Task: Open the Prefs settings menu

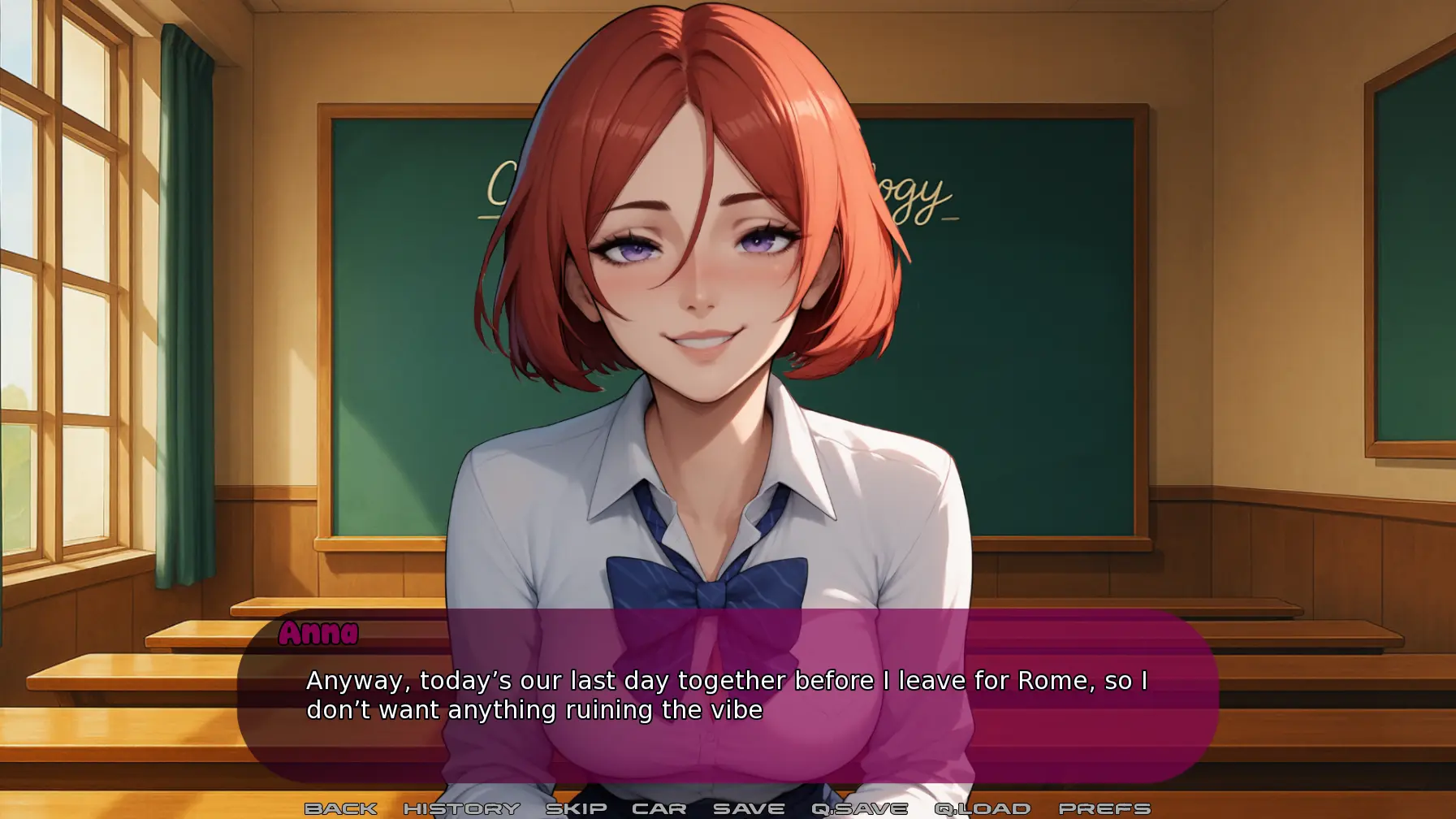Action: coord(1104,808)
